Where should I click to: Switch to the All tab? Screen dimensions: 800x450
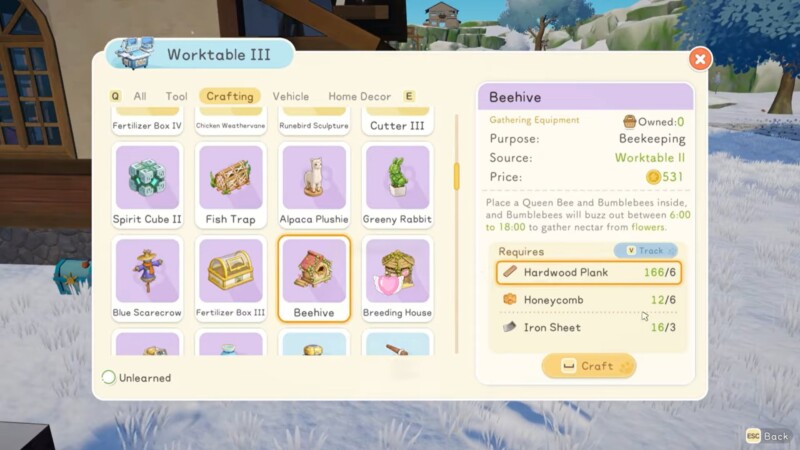point(140,96)
